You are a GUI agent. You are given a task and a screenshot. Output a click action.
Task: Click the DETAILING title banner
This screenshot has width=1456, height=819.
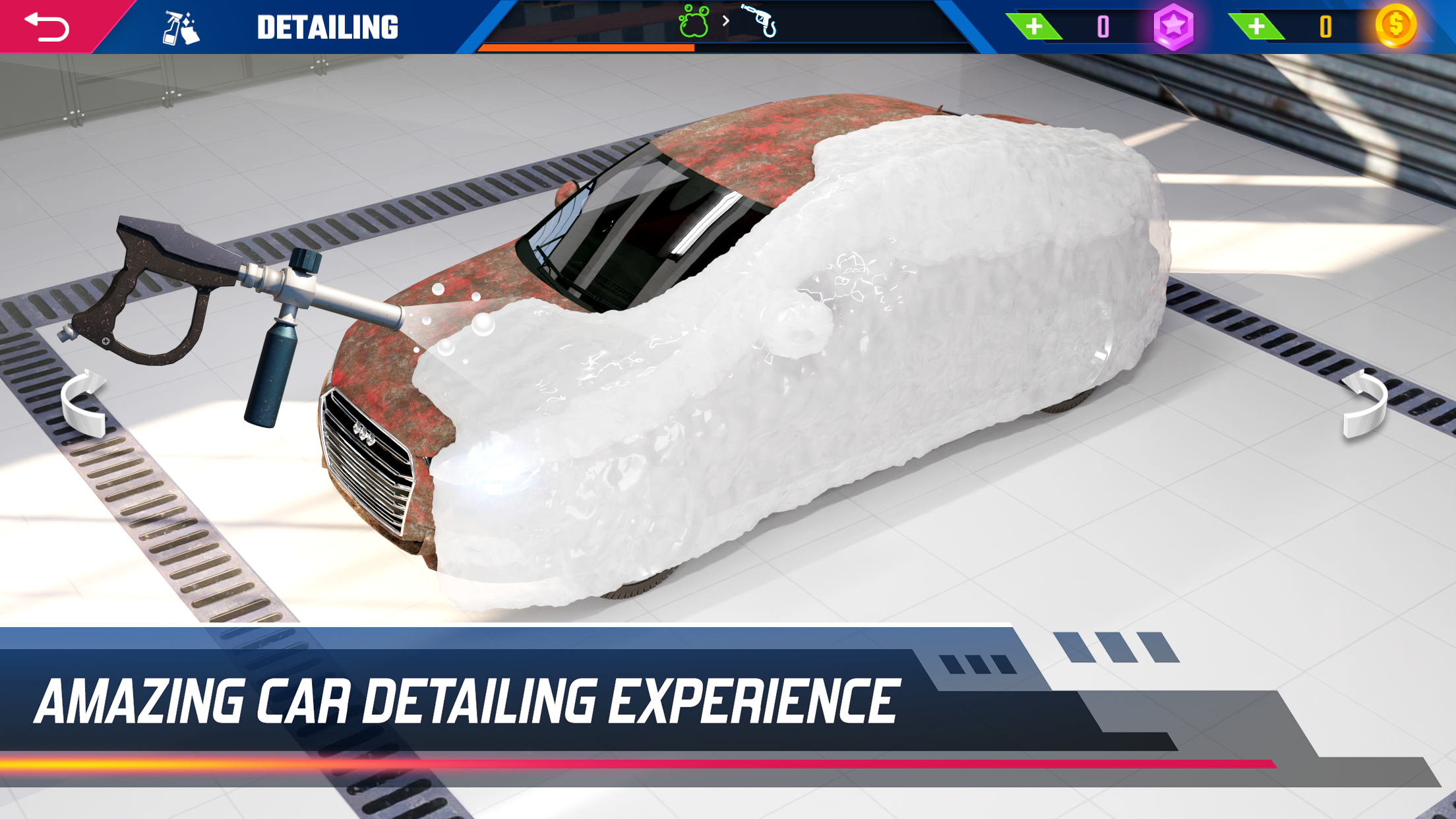(x=328, y=25)
